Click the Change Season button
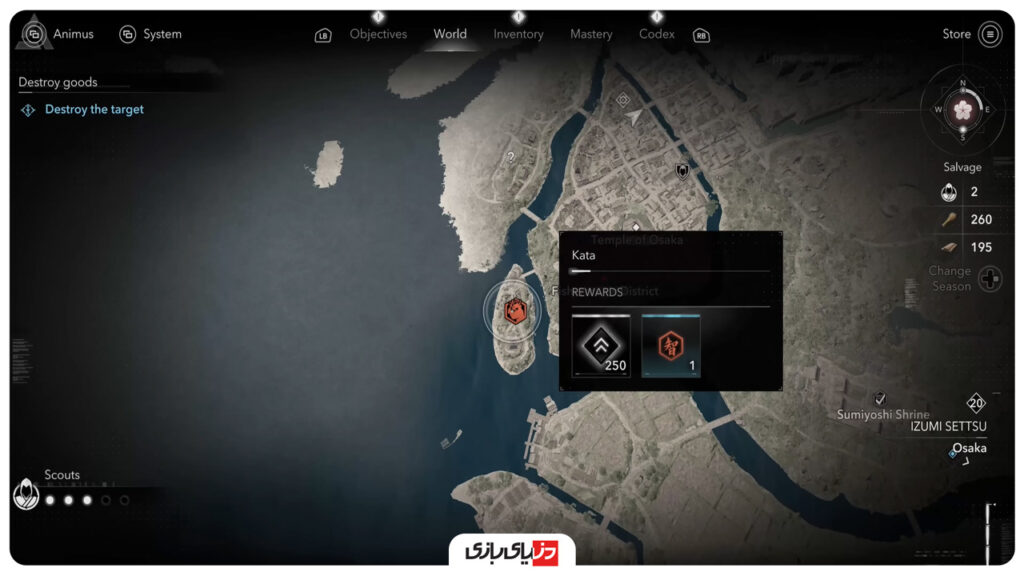This screenshot has width=1024, height=576. 990,279
